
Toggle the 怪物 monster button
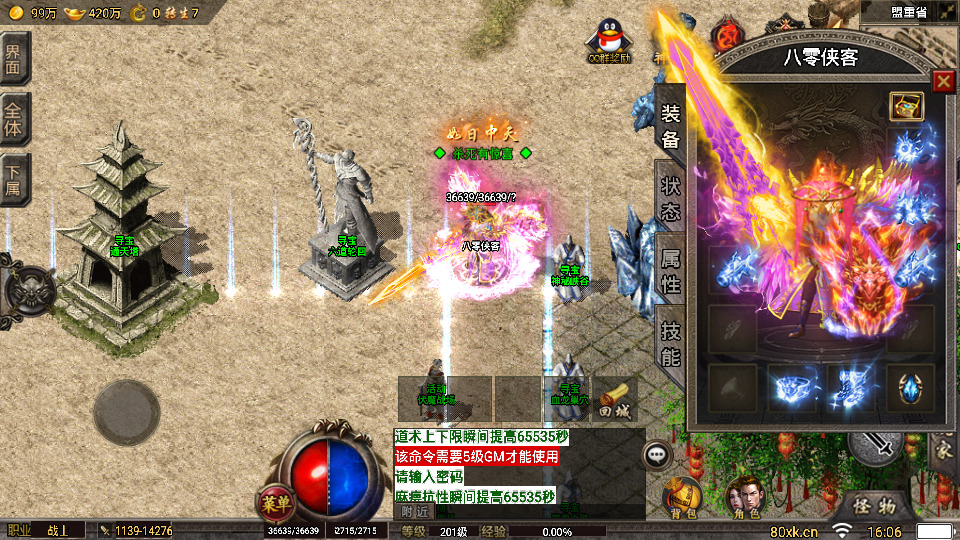pos(874,506)
